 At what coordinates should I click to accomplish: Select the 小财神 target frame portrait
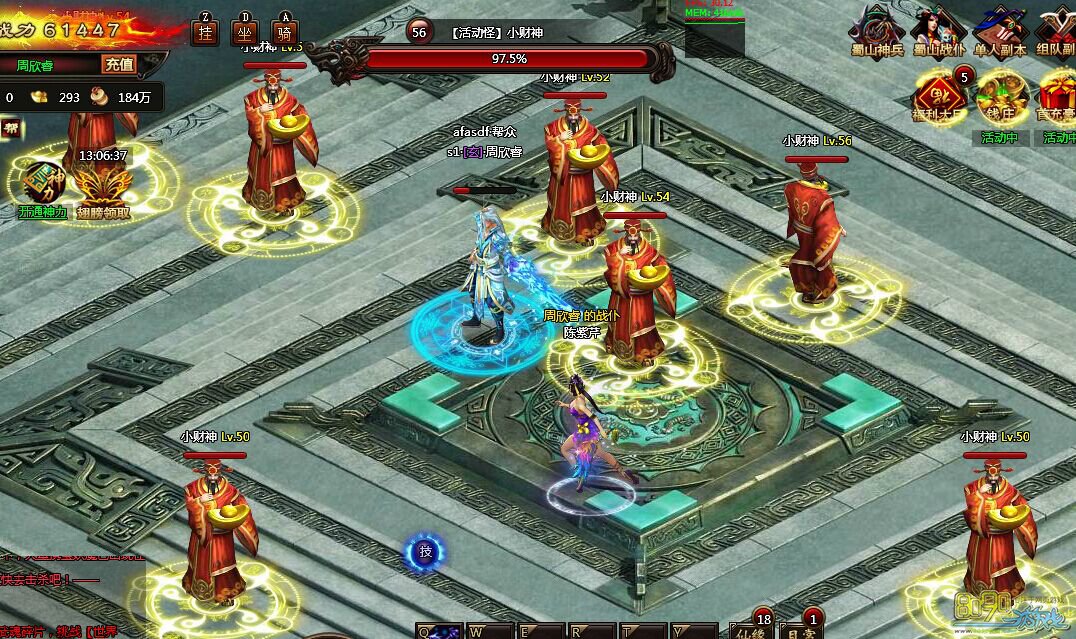point(419,33)
